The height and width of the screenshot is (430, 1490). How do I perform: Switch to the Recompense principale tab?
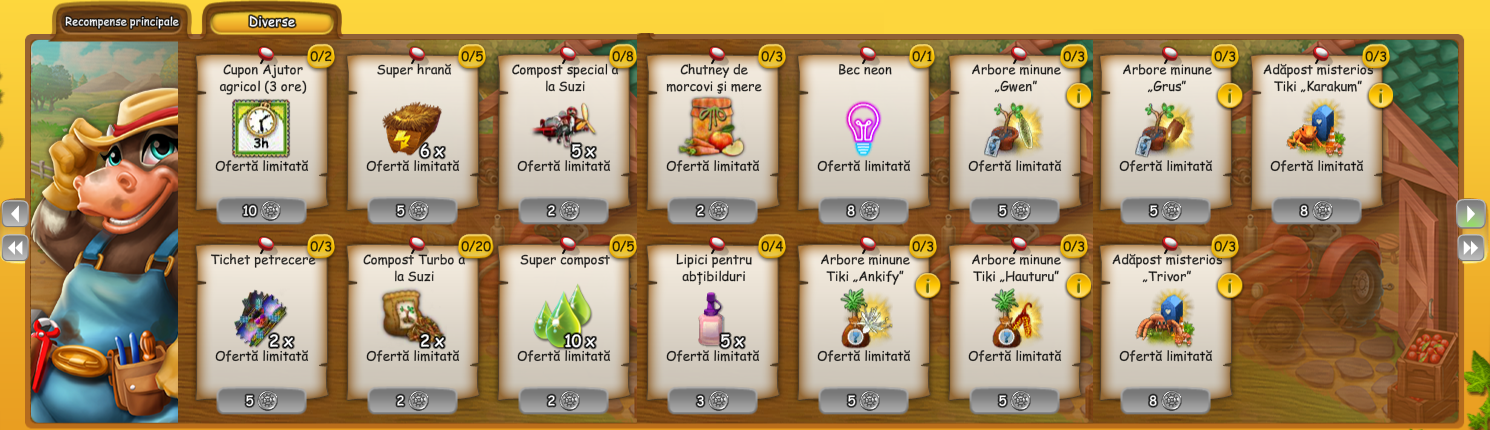(121, 22)
